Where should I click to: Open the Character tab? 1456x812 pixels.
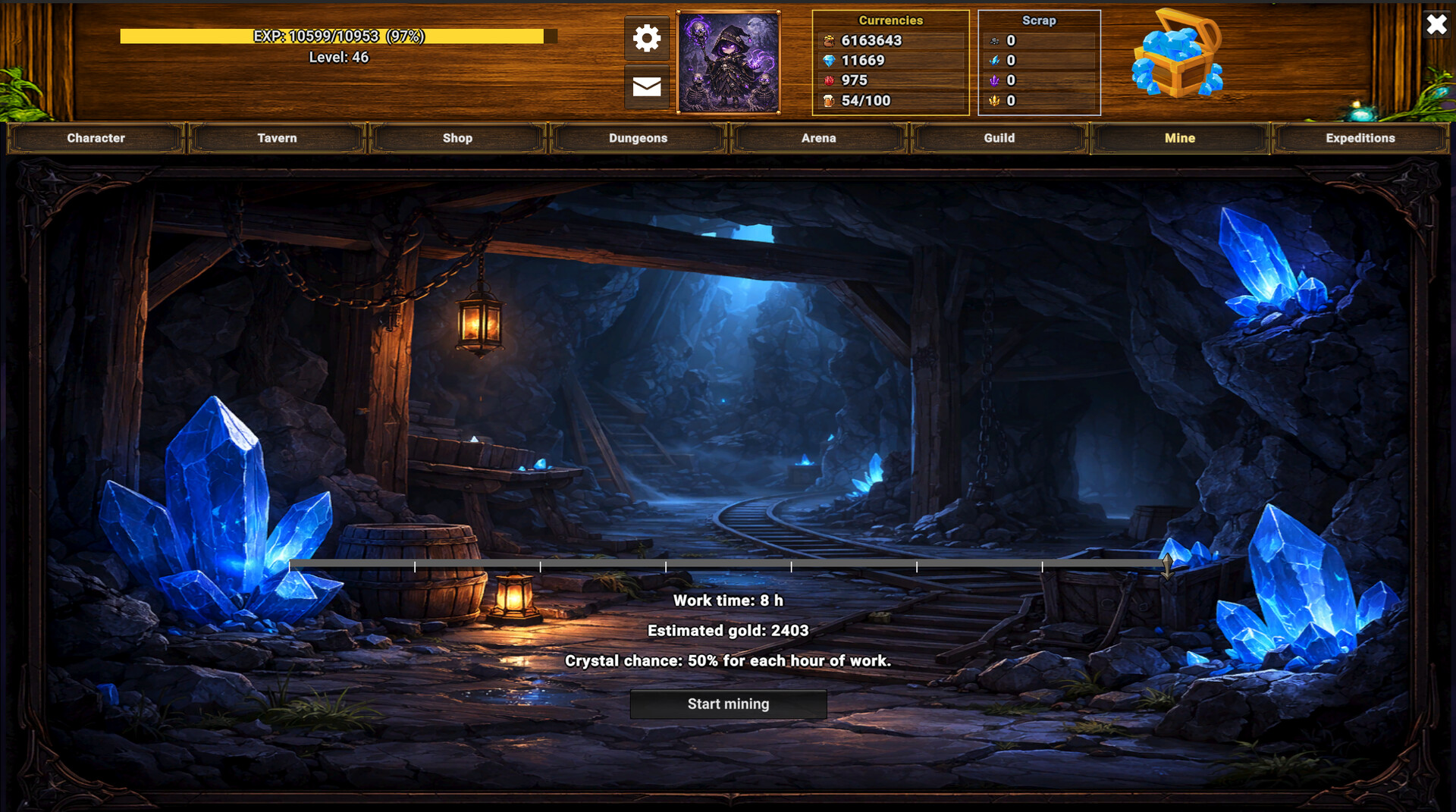[96, 138]
